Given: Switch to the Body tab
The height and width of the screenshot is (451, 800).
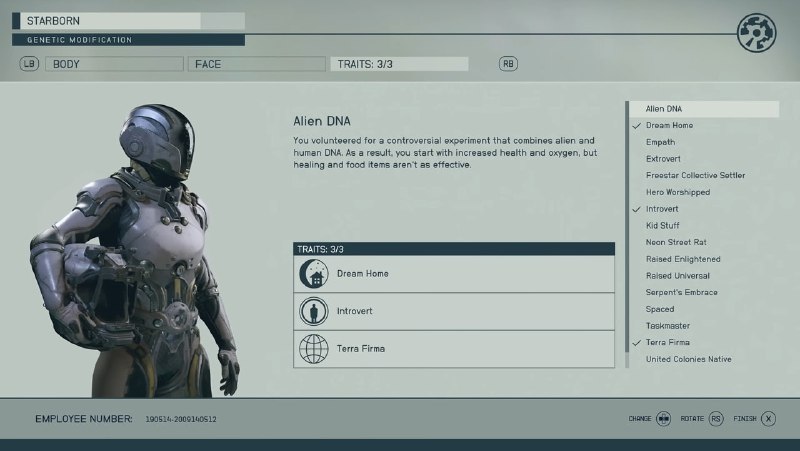Looking at the screenshot, I should 116,64.
